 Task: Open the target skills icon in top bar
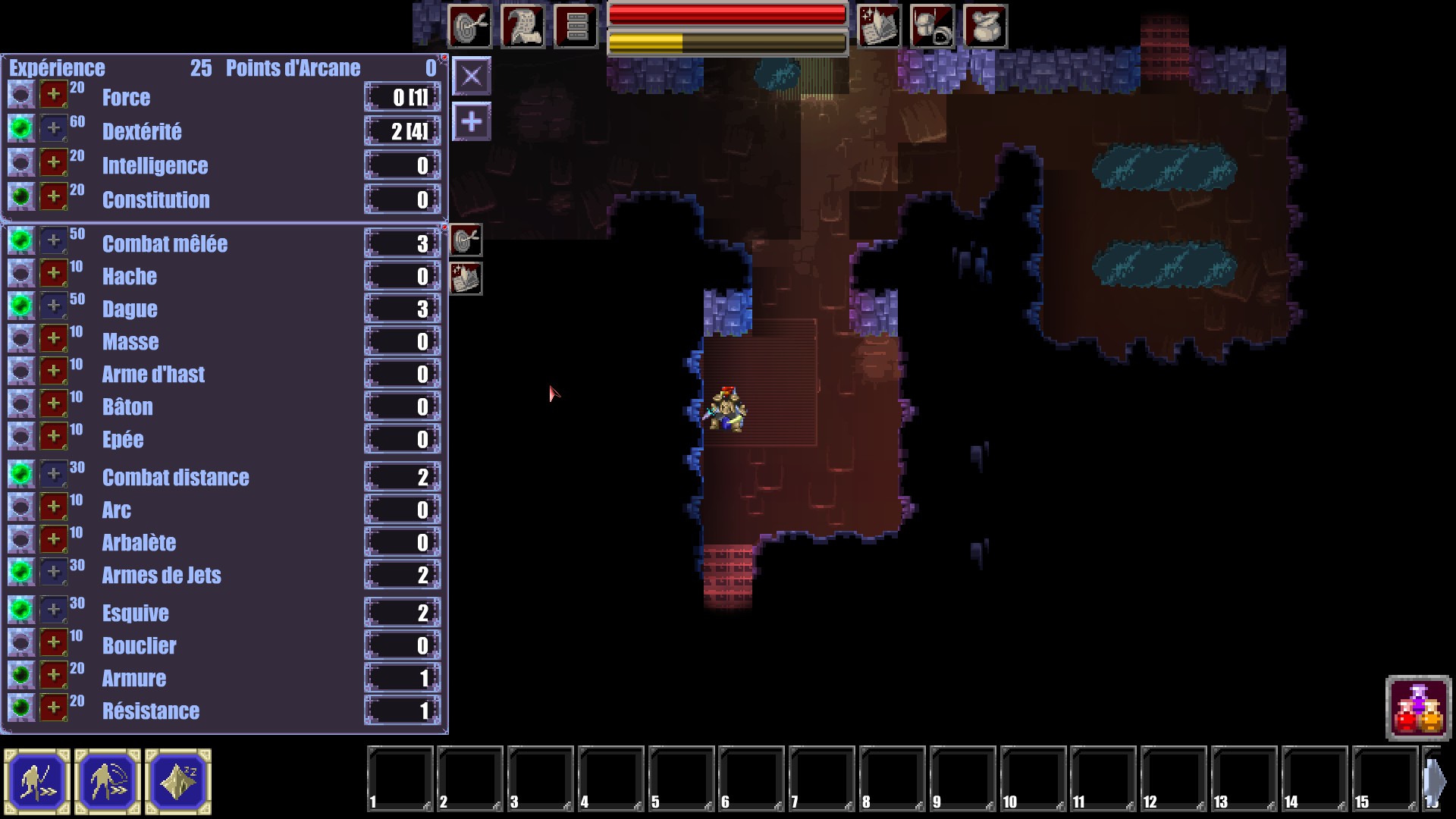(x=469, y=27)
